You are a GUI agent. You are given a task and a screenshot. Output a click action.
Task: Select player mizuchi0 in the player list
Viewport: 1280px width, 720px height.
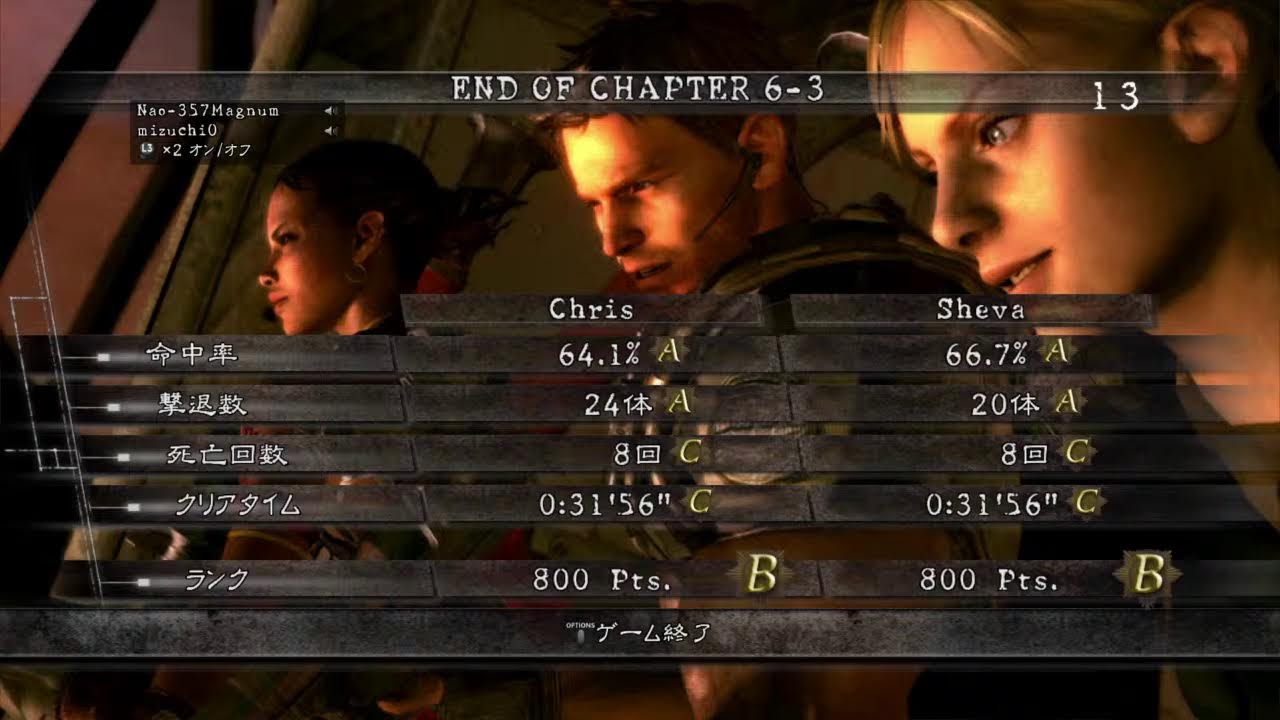[177, 130]
